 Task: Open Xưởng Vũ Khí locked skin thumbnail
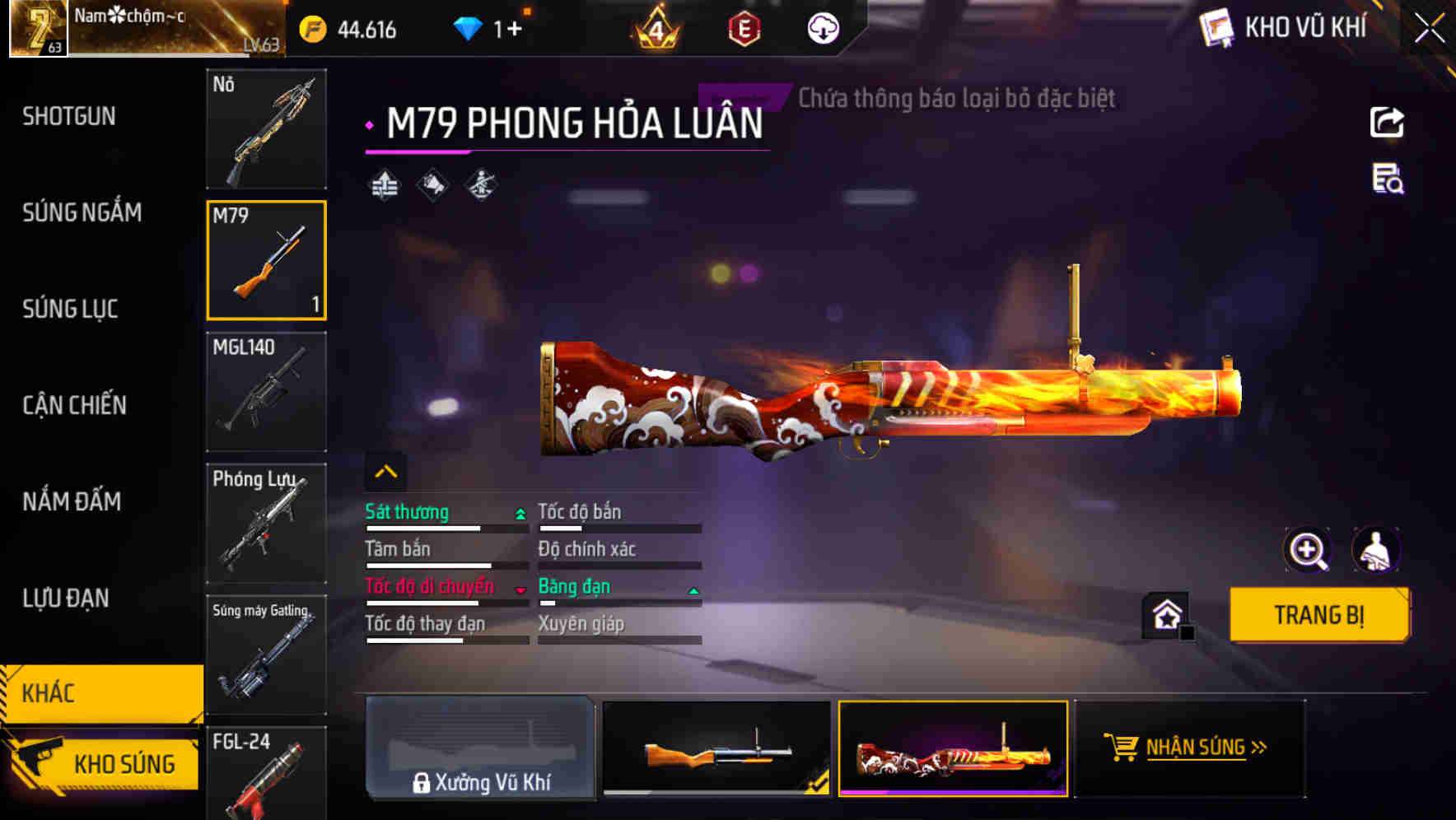pos(480,748)
